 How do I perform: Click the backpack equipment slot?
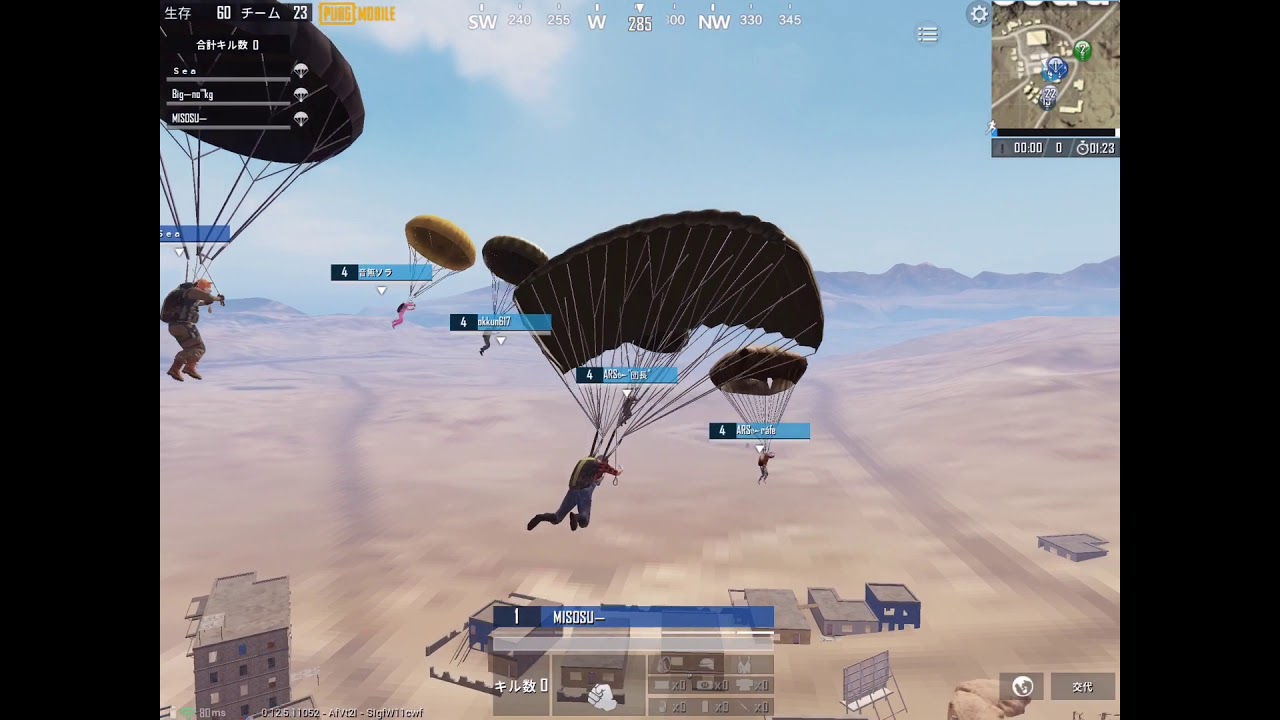click(x=663, y=663)
